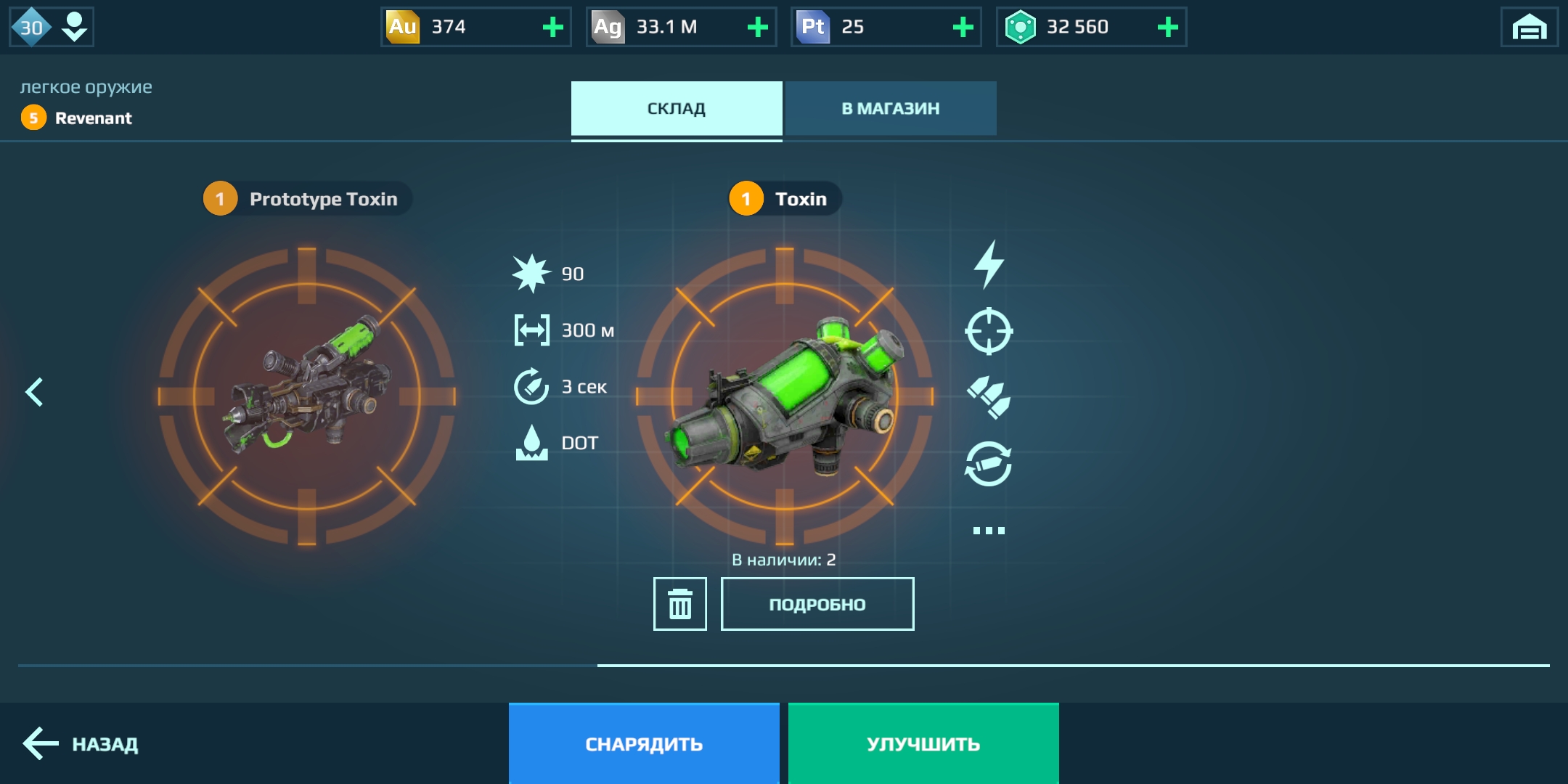Add more green hexagon currency

1167,28
